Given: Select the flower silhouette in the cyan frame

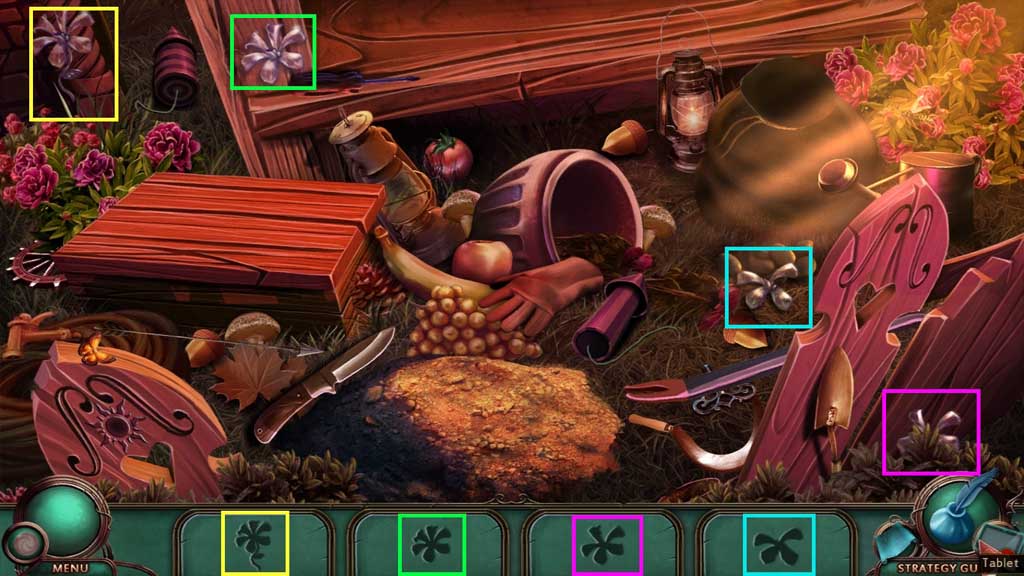Looking at the screenshot, I should [x=779, y=545].
